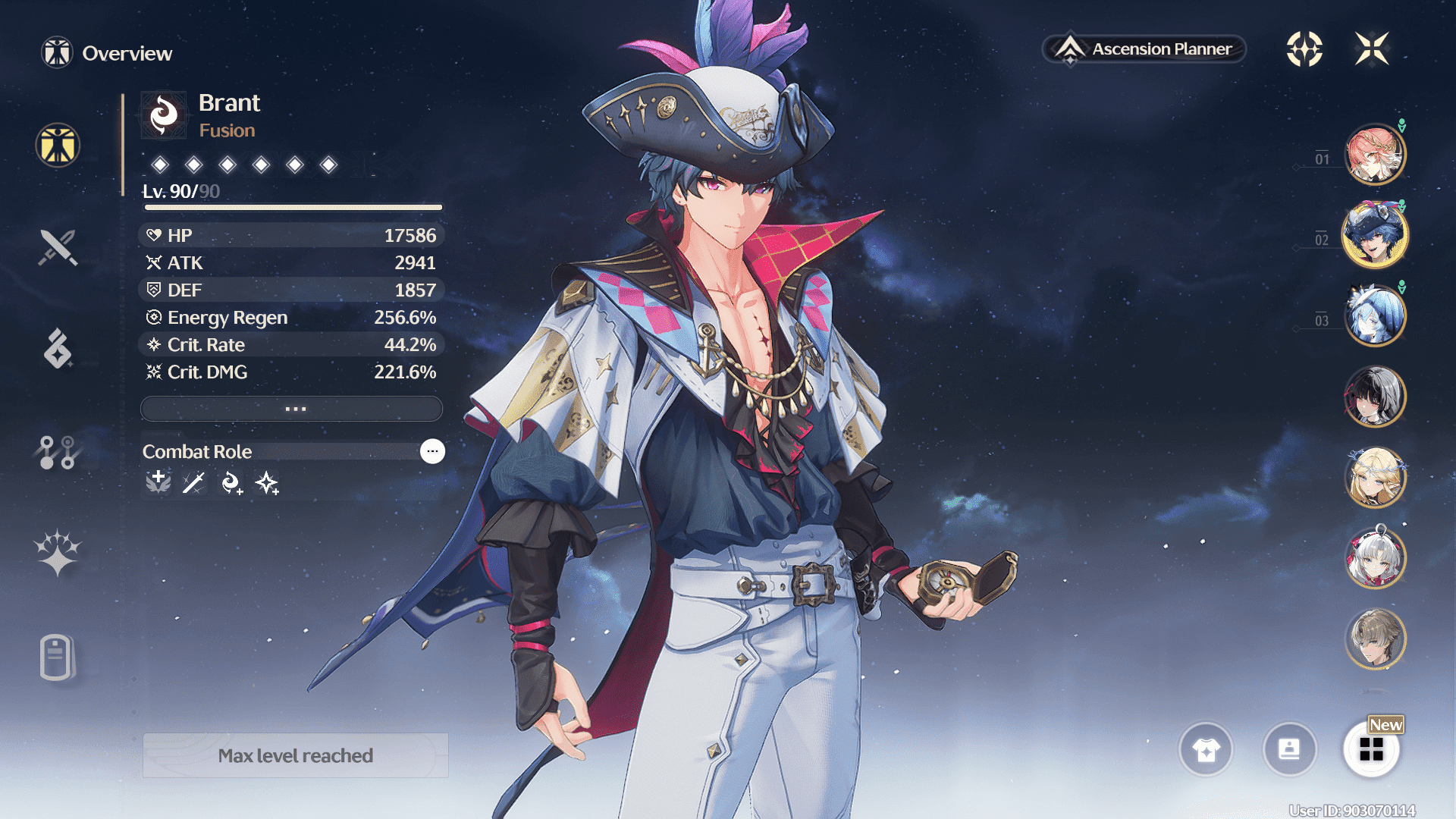
Task: Switch to the Weapon tab with crossed swords
Action: 58,247
